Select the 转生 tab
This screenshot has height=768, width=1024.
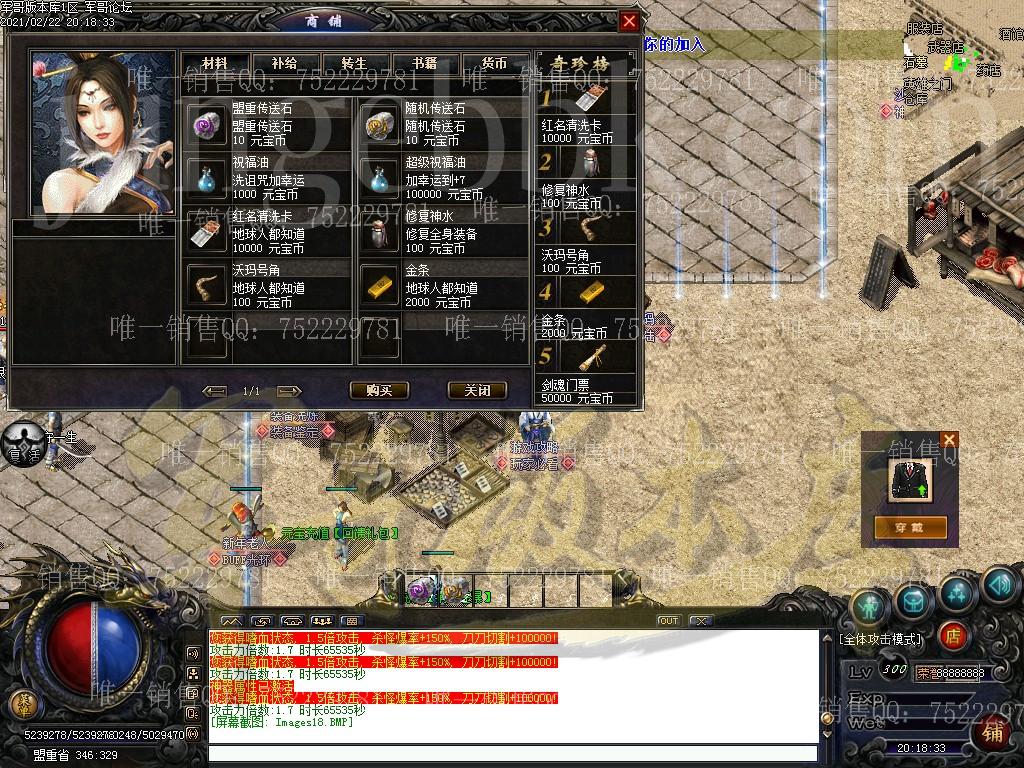[x=354, y=63]
